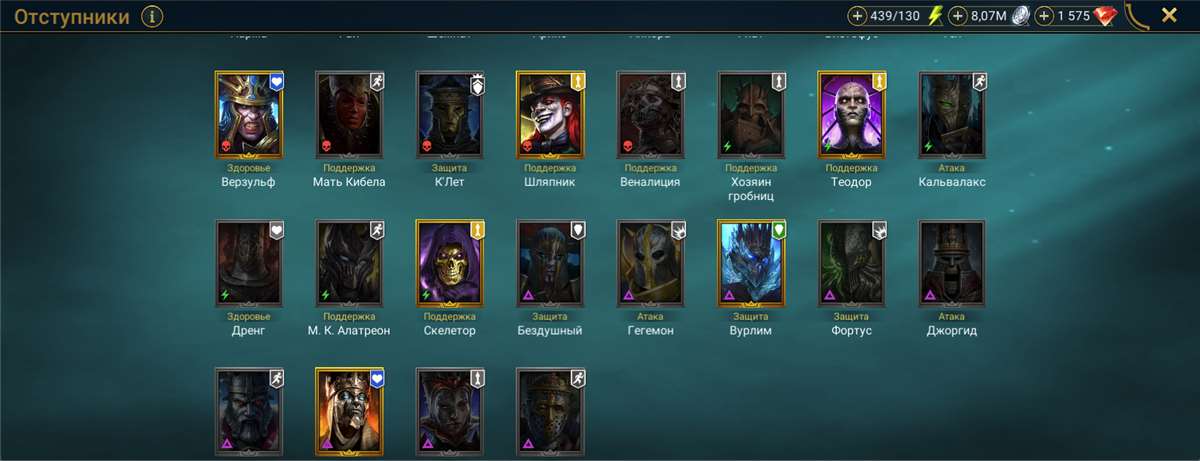Add more energy with the plus button
Screen dimensions: 1200x461
pos(858,16)
